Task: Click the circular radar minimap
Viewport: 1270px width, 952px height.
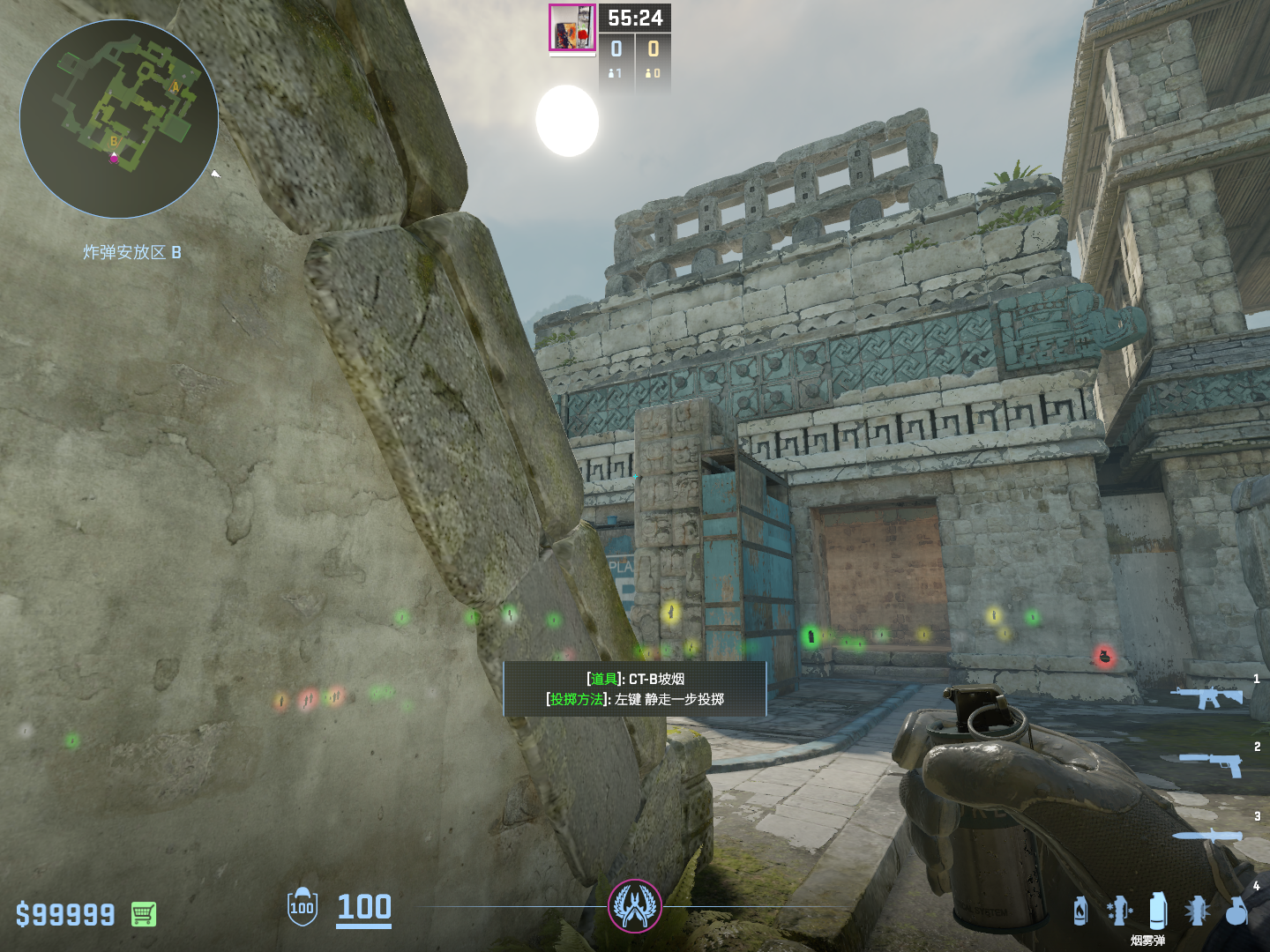Action: point(119,119)
